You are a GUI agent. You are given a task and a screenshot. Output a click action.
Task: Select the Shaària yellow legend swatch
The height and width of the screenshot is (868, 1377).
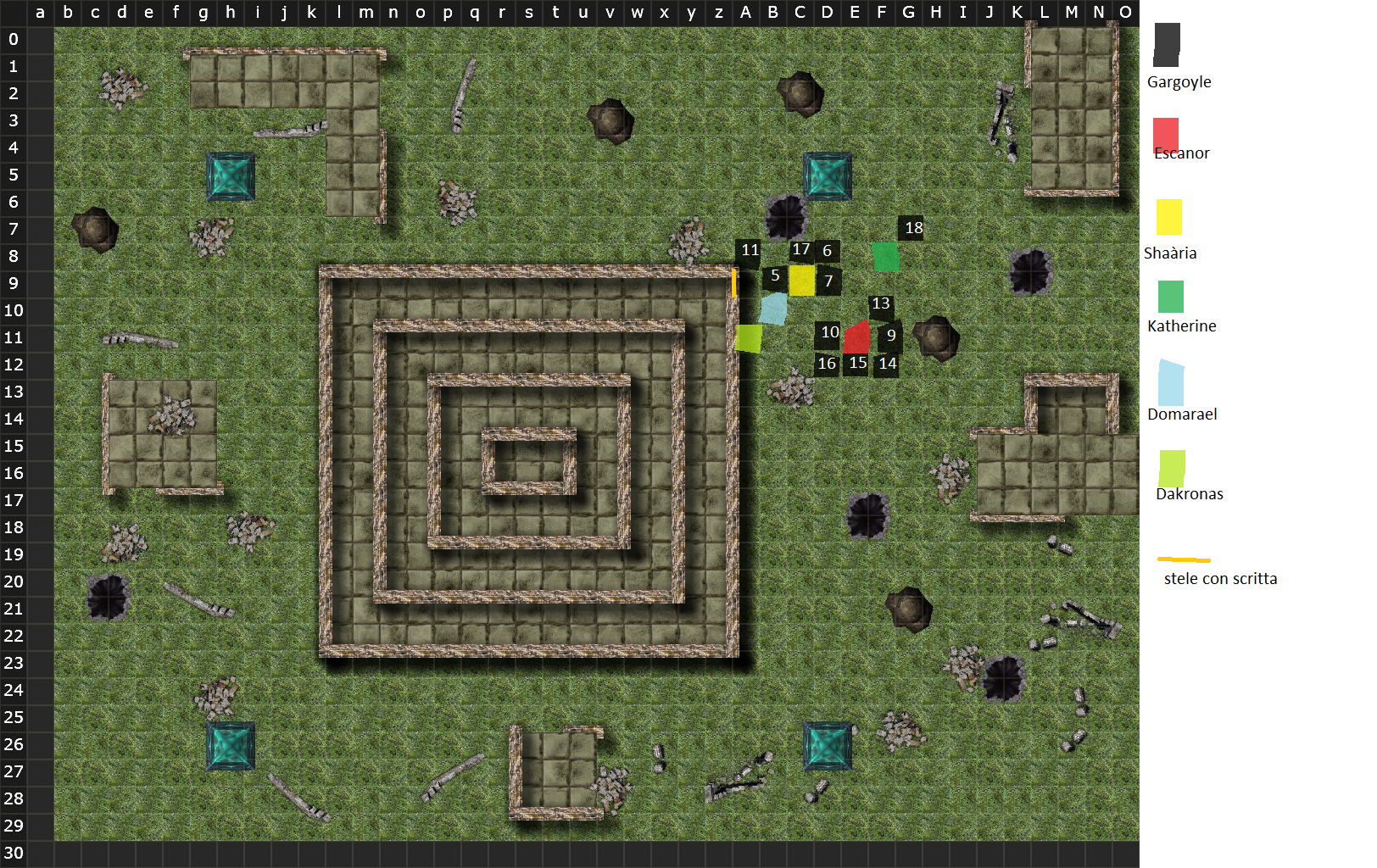pos(1168,217)
